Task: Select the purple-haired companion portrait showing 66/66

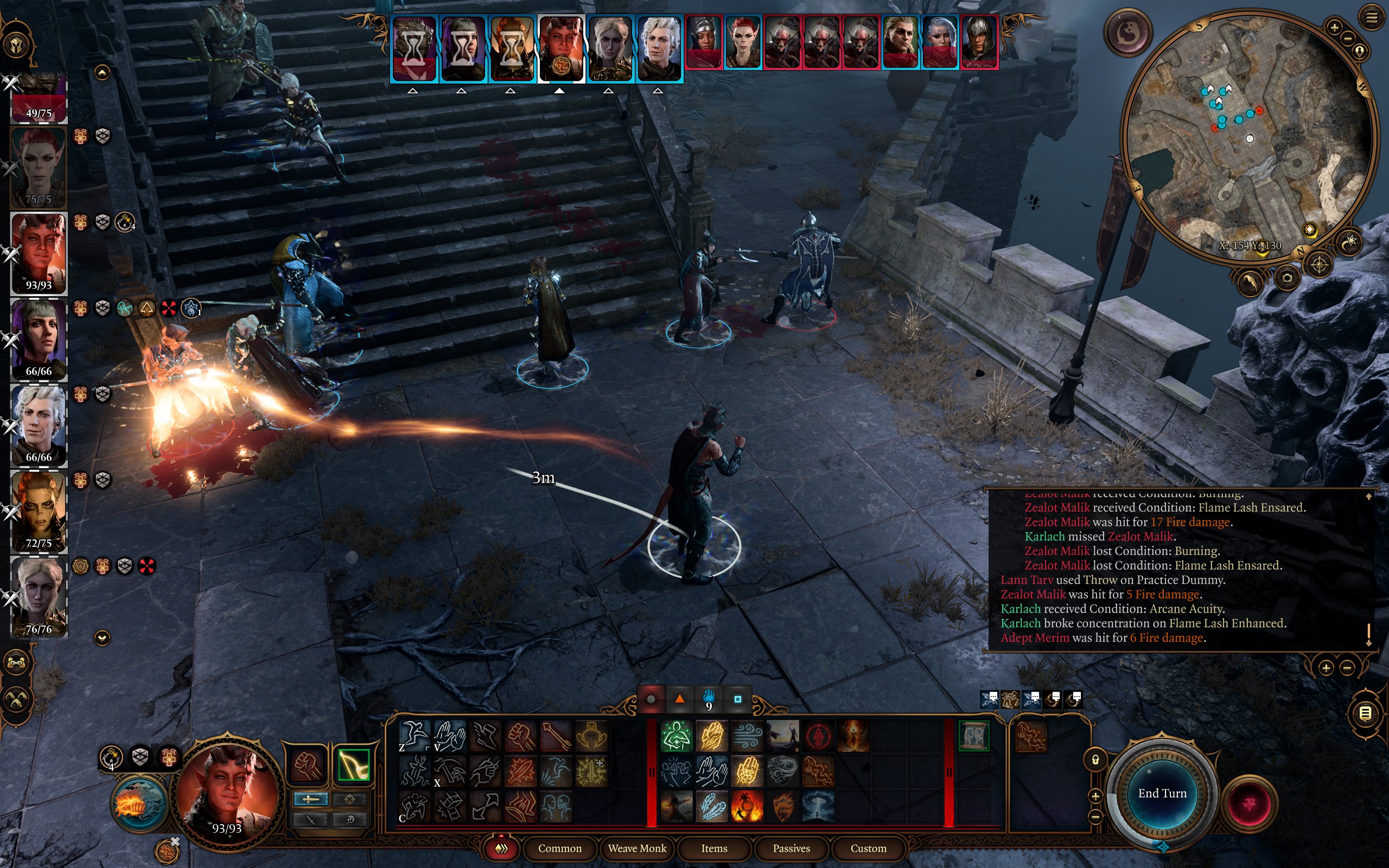Action: coord(39,339)
